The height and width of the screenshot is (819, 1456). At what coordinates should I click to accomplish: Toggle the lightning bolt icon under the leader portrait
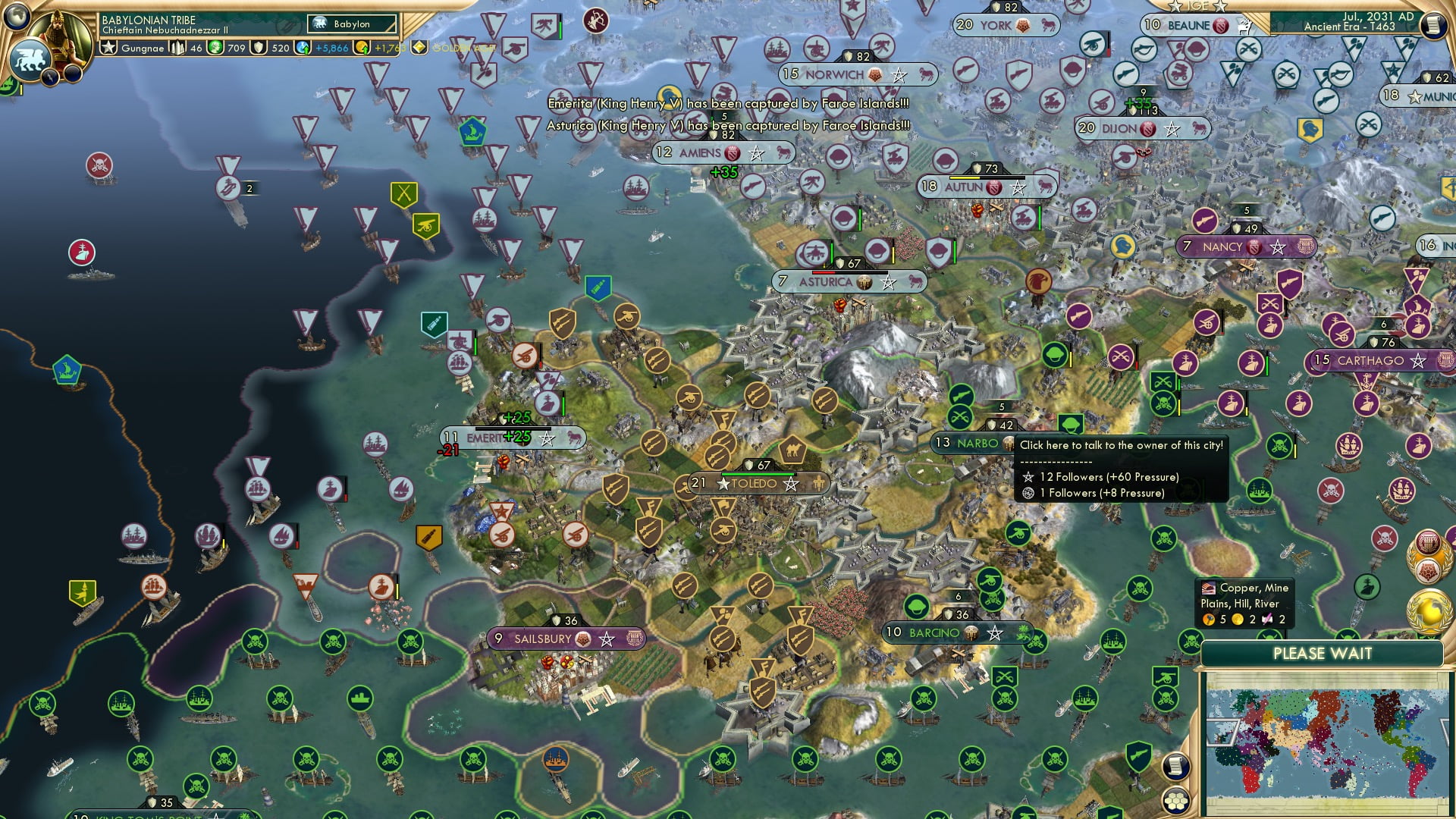click(49, 77)
